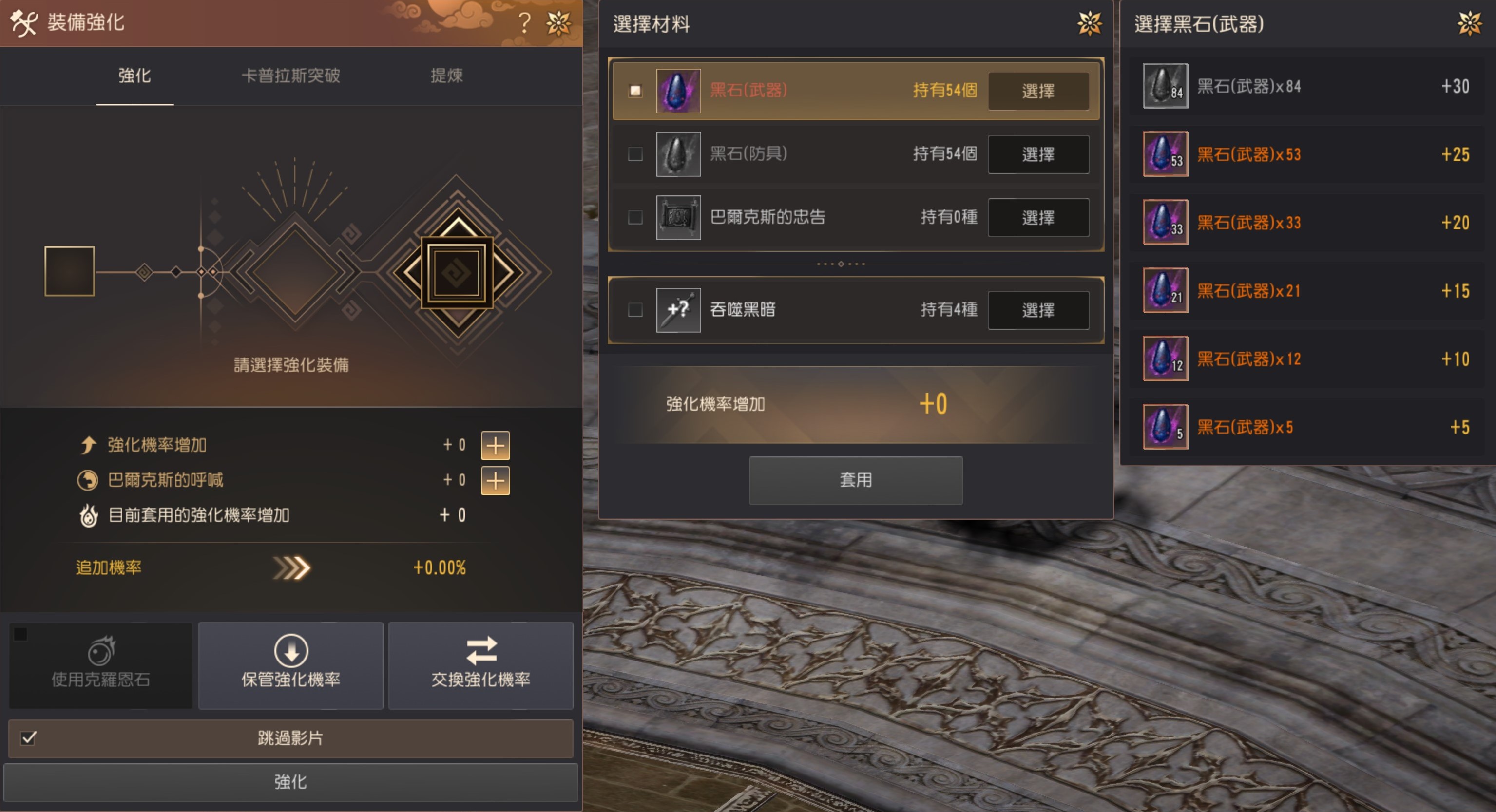
Task: Click the 吞噬黑暗 sword icon
Action: (678, 309)
